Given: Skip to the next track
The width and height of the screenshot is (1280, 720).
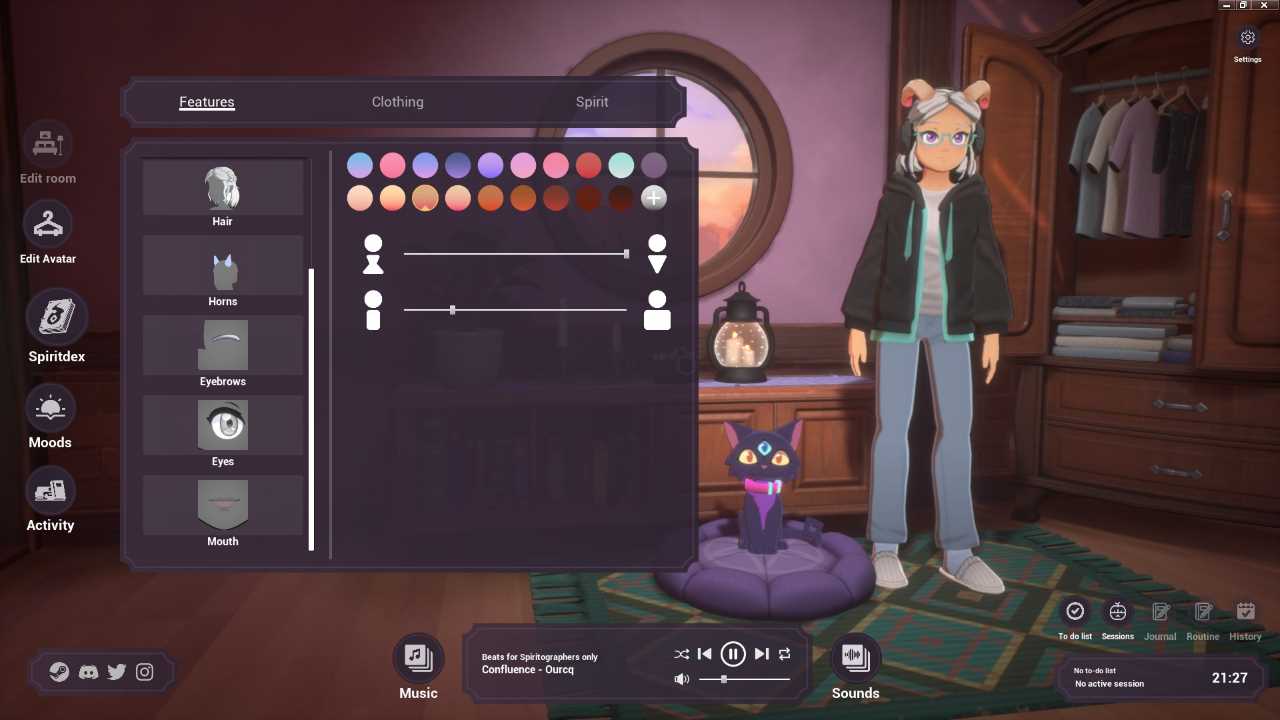Looking at the screenshot, I should click(762, 654).
